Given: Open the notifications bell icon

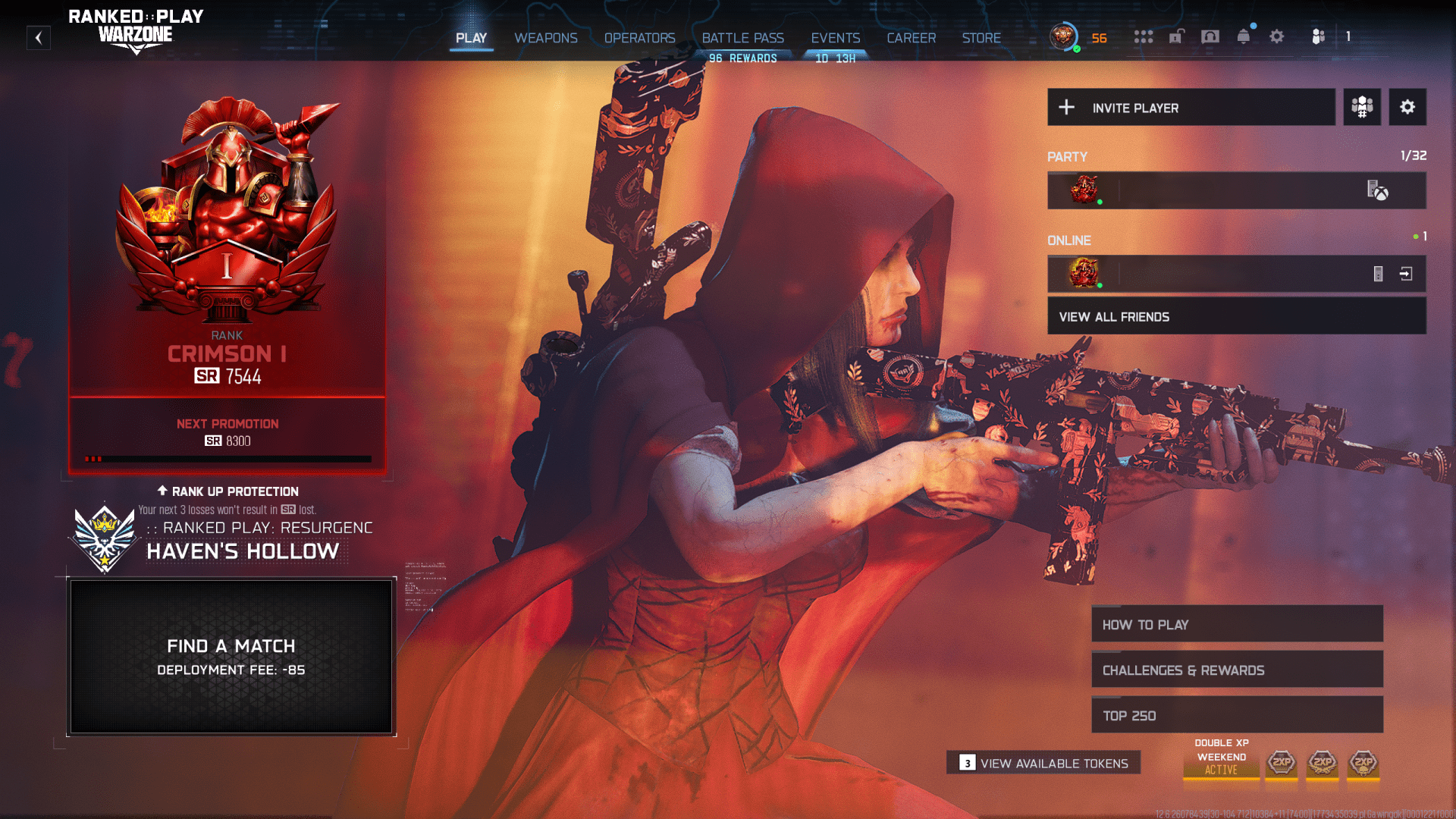Looking at the screenshot, I should tap(1243, 36).
